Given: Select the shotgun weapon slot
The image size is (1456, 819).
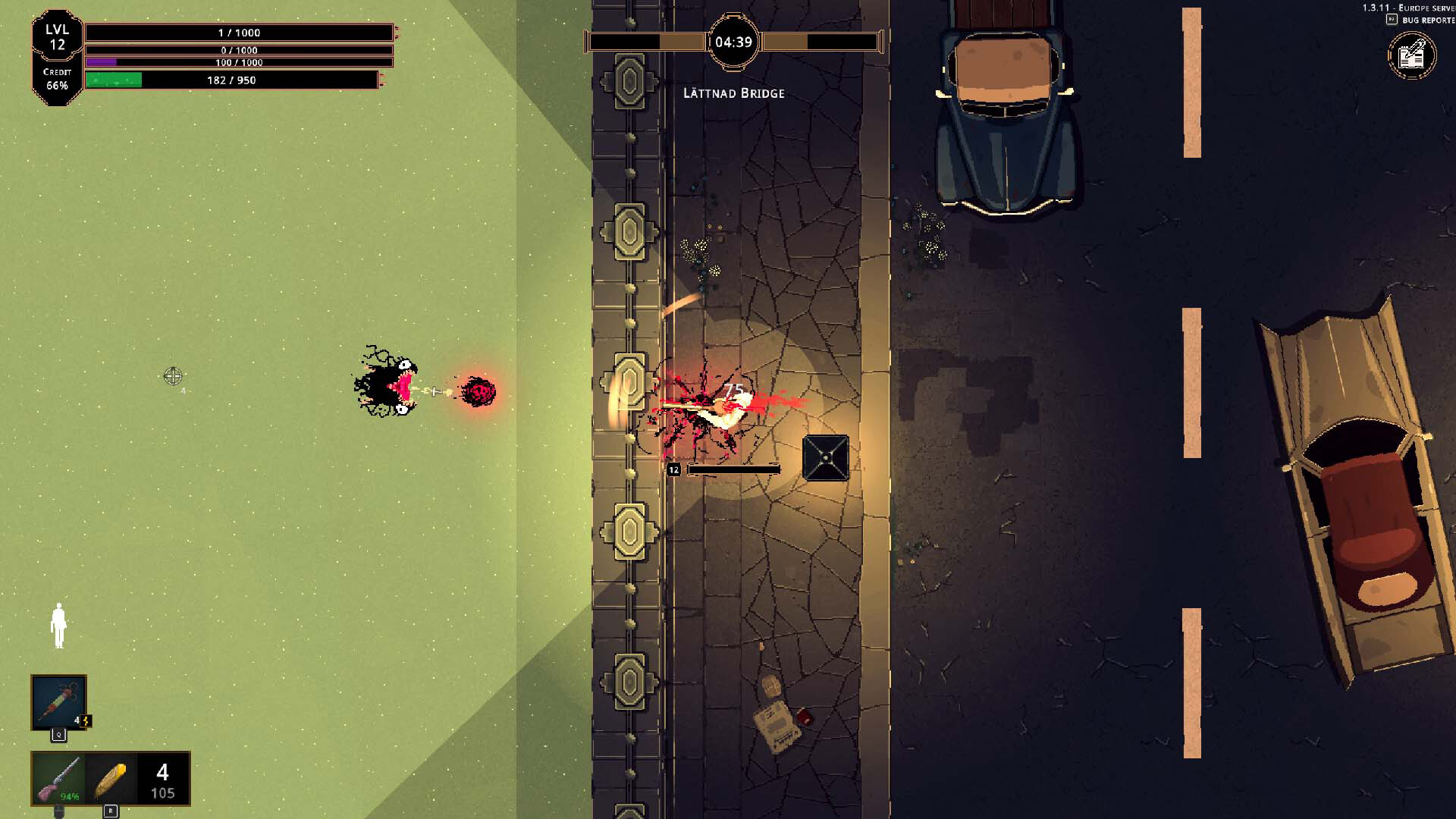Looking at the screenshot, I should point(58,779).
